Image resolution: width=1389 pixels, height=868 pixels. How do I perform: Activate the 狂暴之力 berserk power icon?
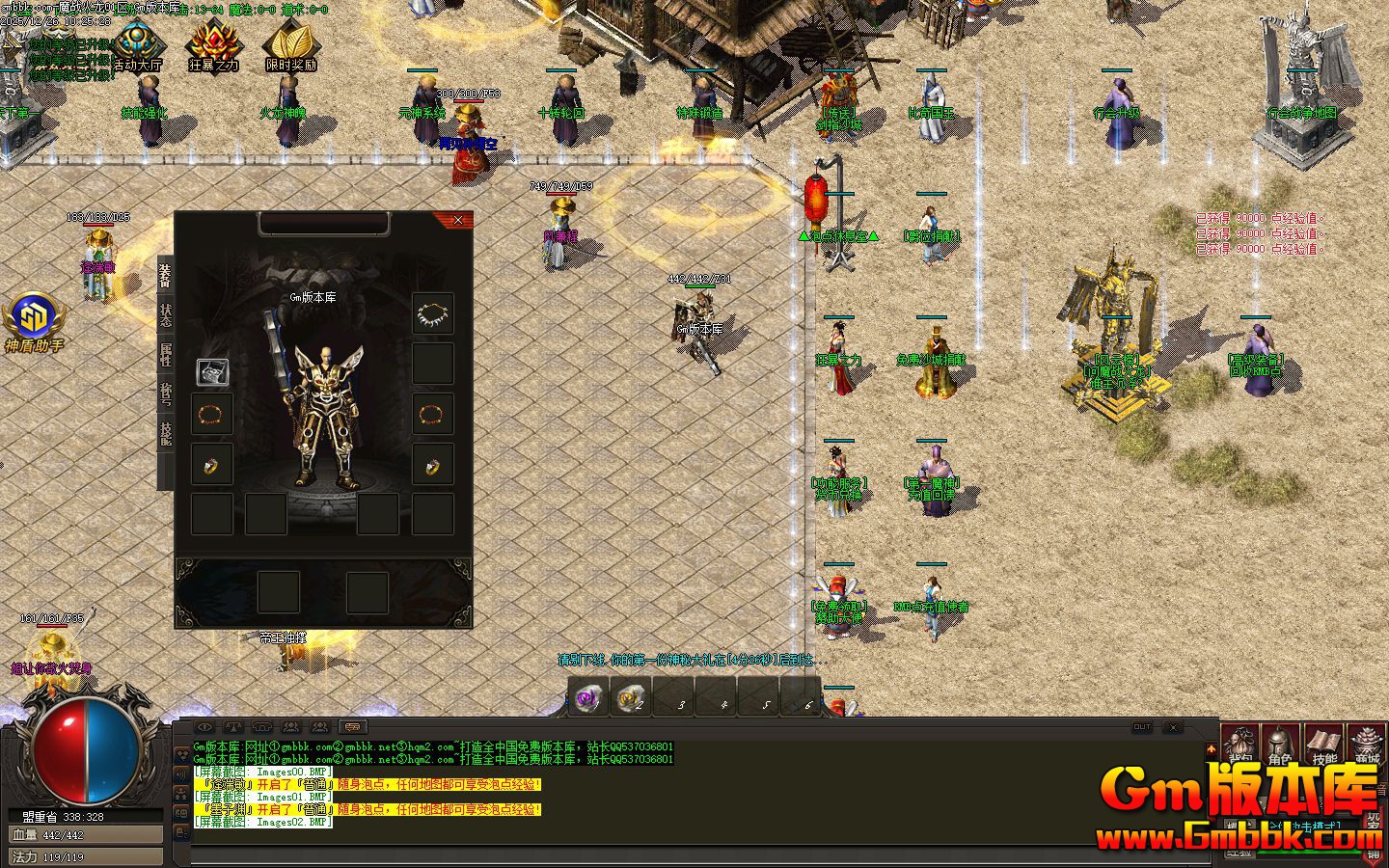[x=213, y=46]
